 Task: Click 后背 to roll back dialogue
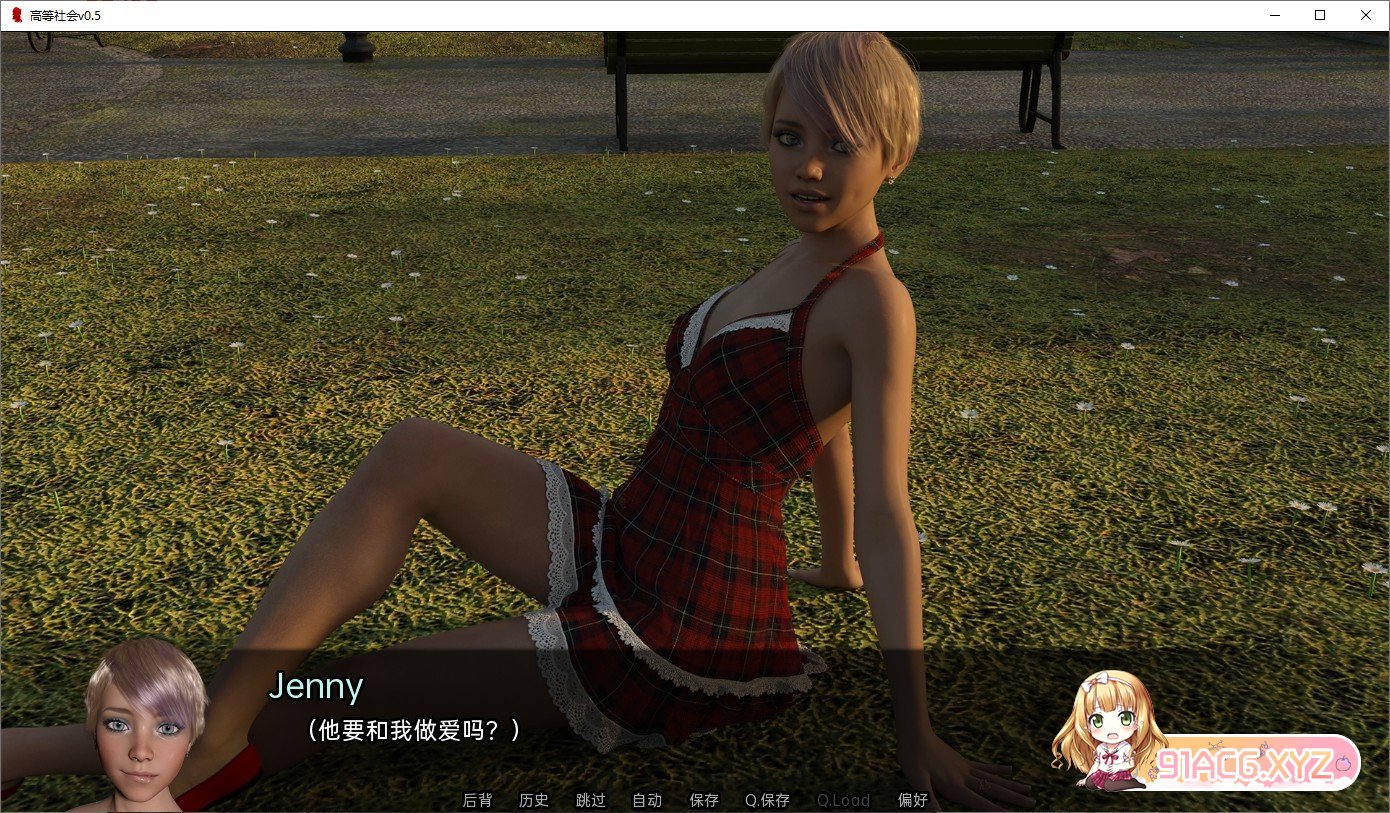pos(477,800)
